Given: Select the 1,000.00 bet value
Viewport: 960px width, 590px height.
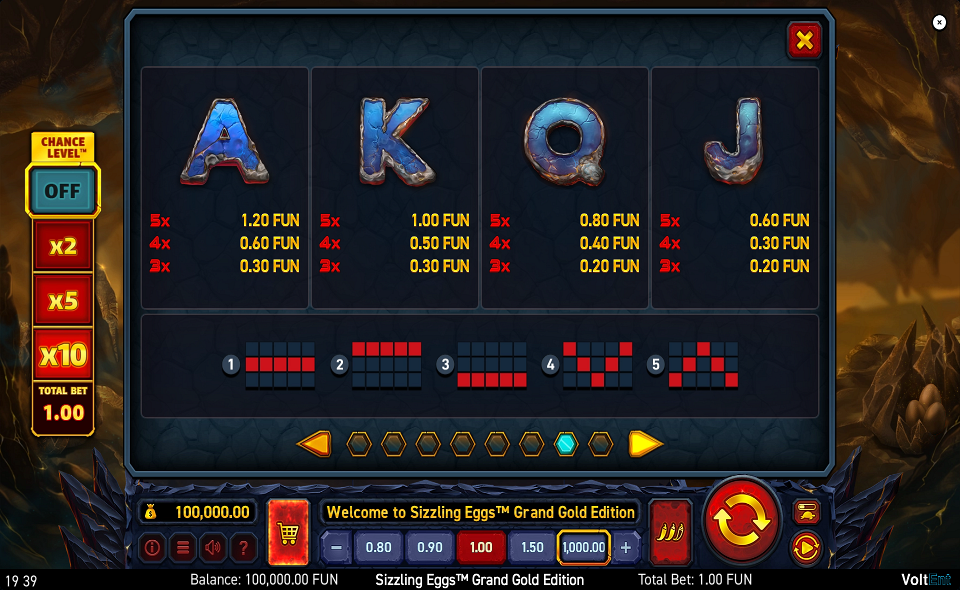Looking at the screenshot, I should 584,547.
